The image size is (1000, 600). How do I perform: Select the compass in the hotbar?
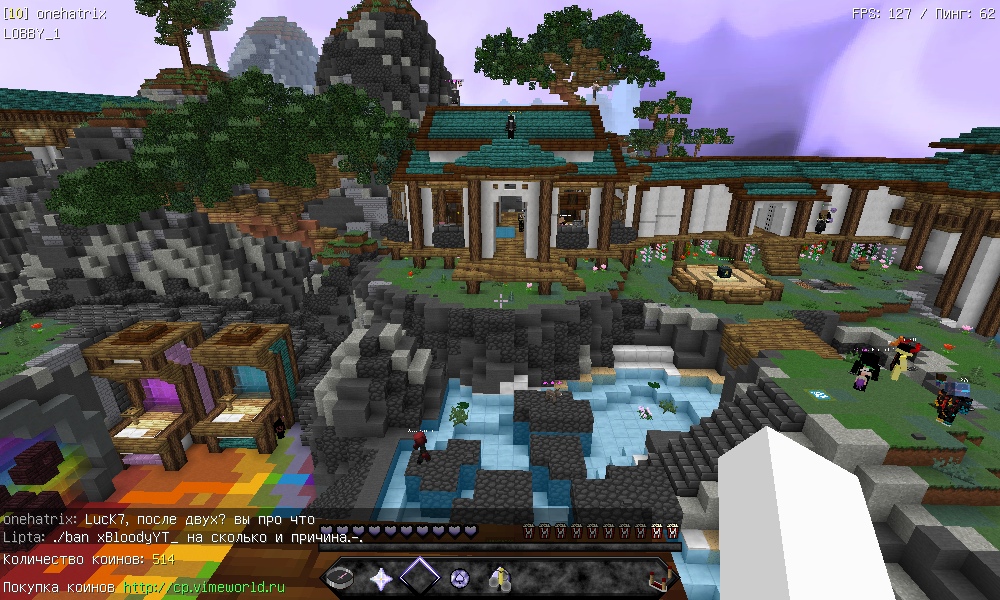click(x=342, y=577)
